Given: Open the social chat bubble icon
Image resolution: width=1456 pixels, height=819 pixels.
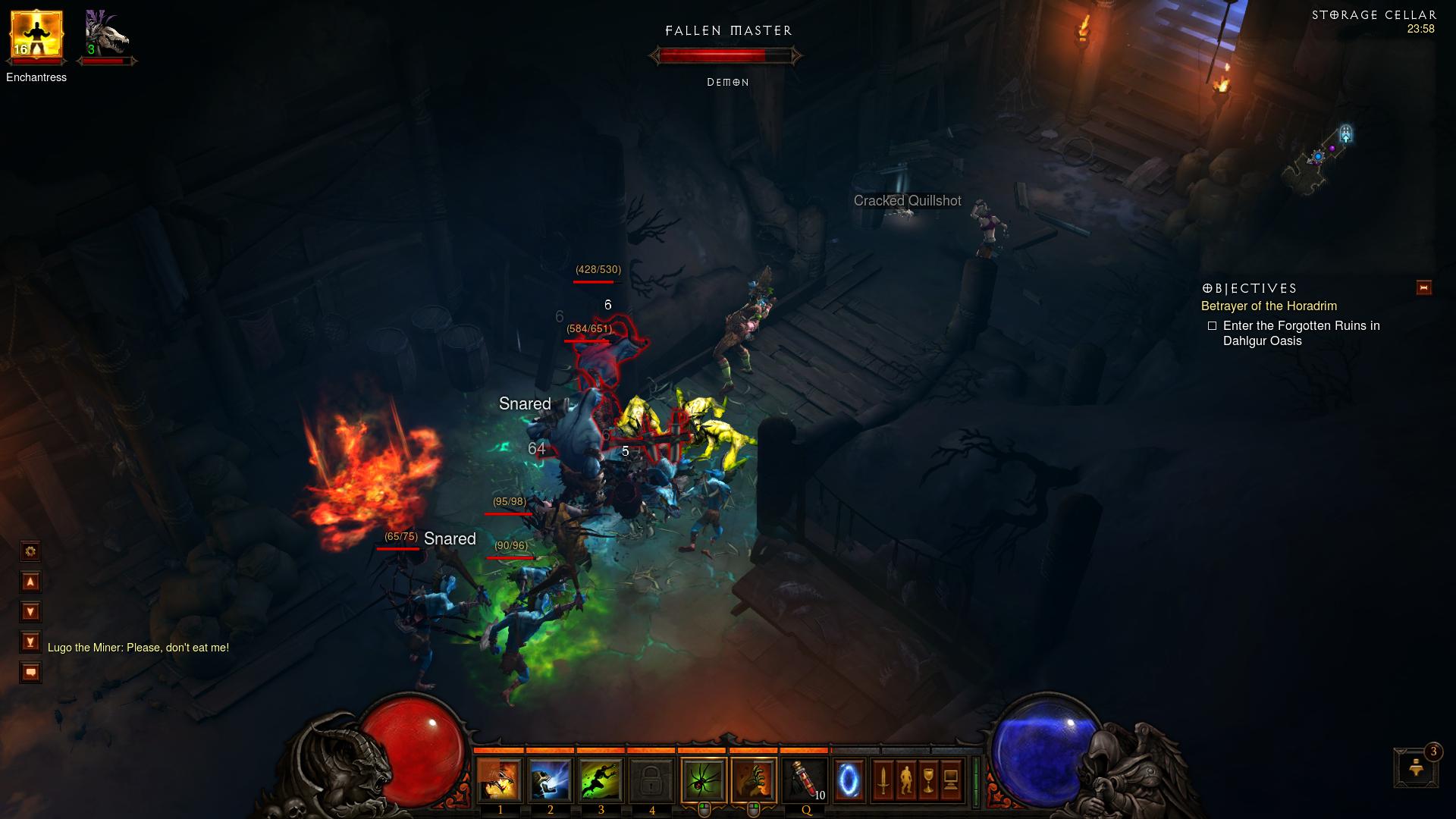Looking at the screenshot, I should (x=30, y=671).
